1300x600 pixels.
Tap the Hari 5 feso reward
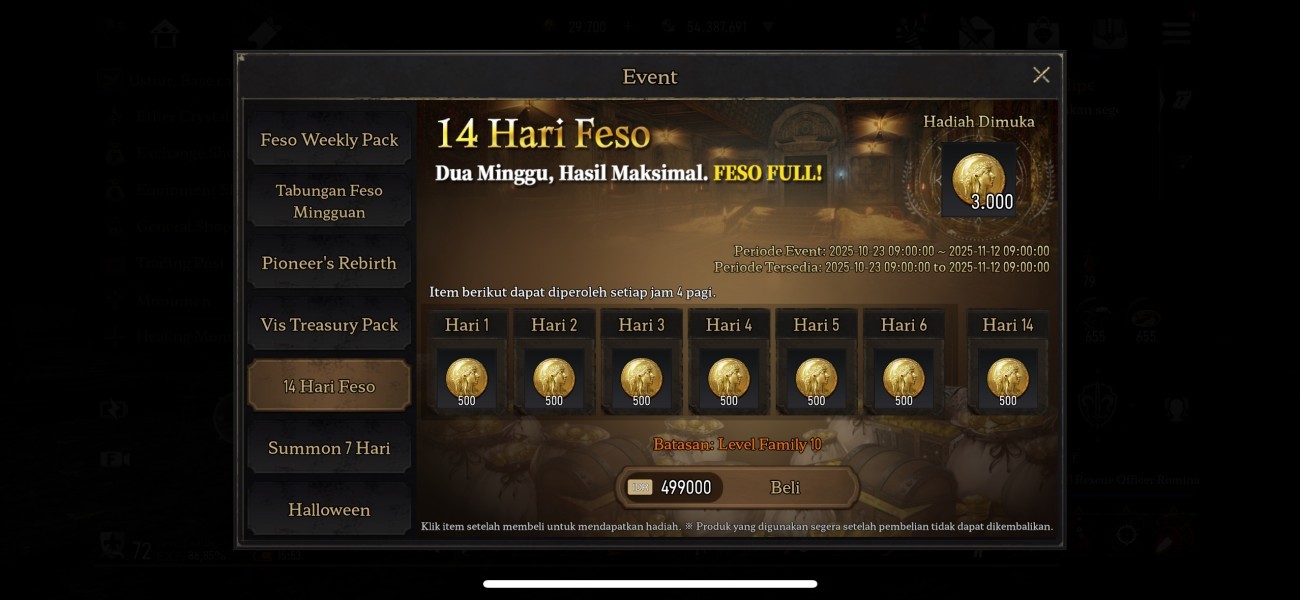[x=816, y=379]
